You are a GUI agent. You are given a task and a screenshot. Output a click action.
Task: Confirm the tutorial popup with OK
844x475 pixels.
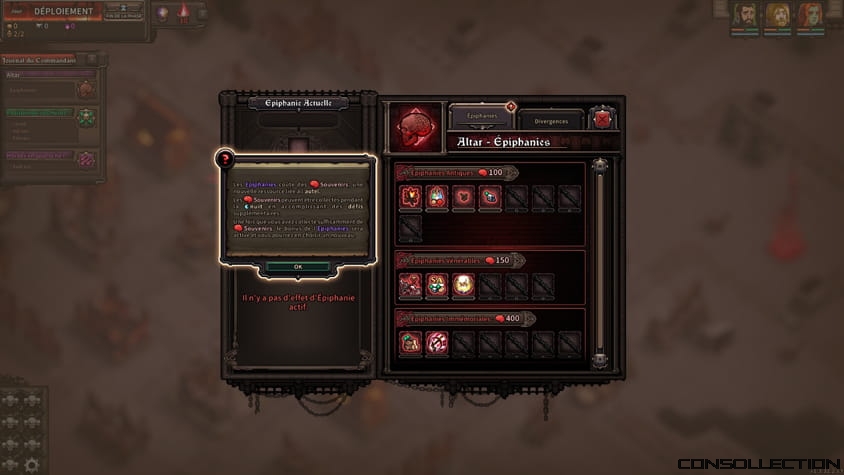(298, 267)
